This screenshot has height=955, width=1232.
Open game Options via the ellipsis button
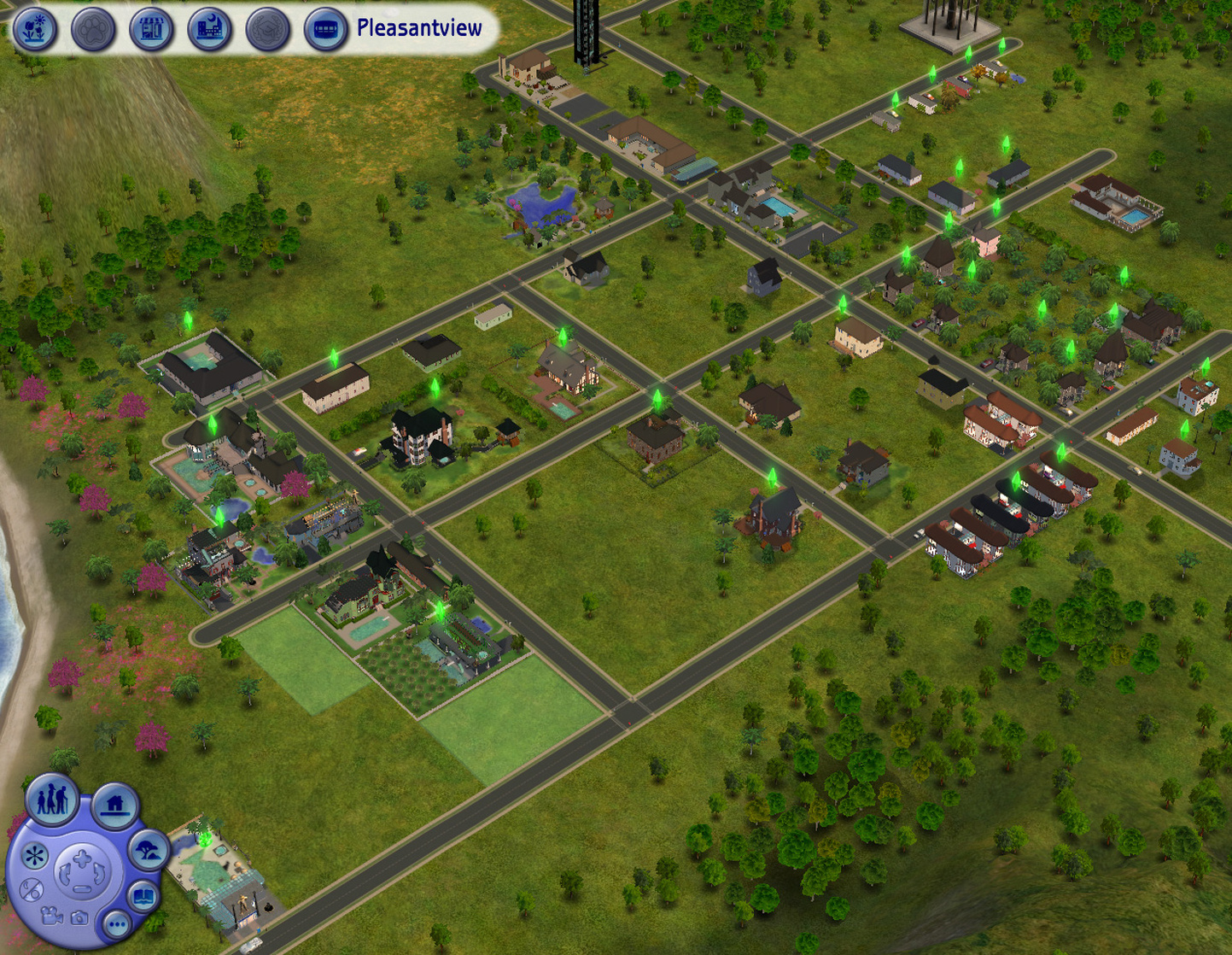(x=117, y=923)
